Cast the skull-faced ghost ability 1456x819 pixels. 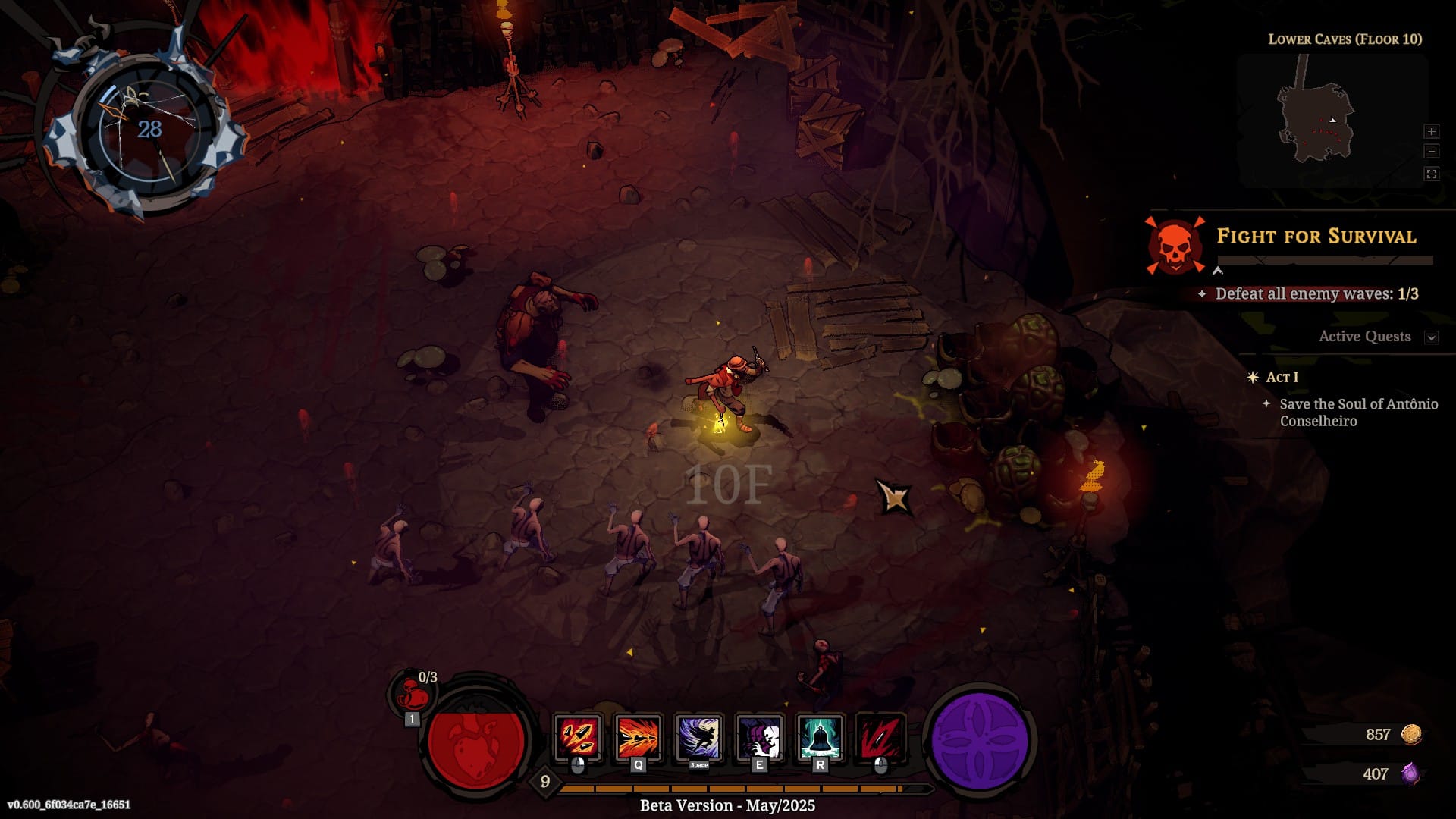tap(759, 736)
